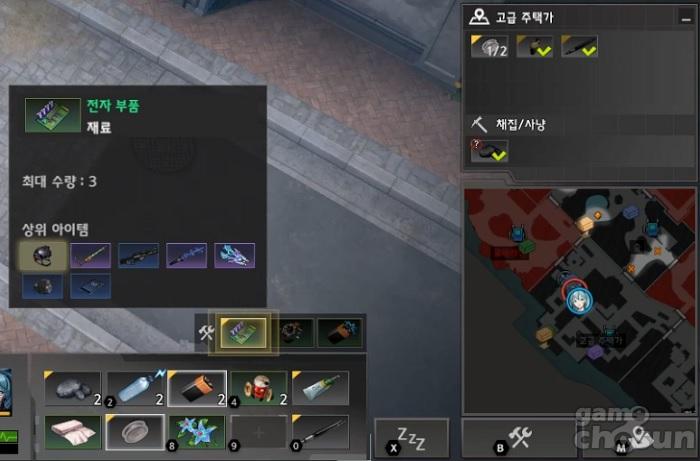
Task: Select the highlighted helmet in 상위 아이템
Action: pos(43,256)
